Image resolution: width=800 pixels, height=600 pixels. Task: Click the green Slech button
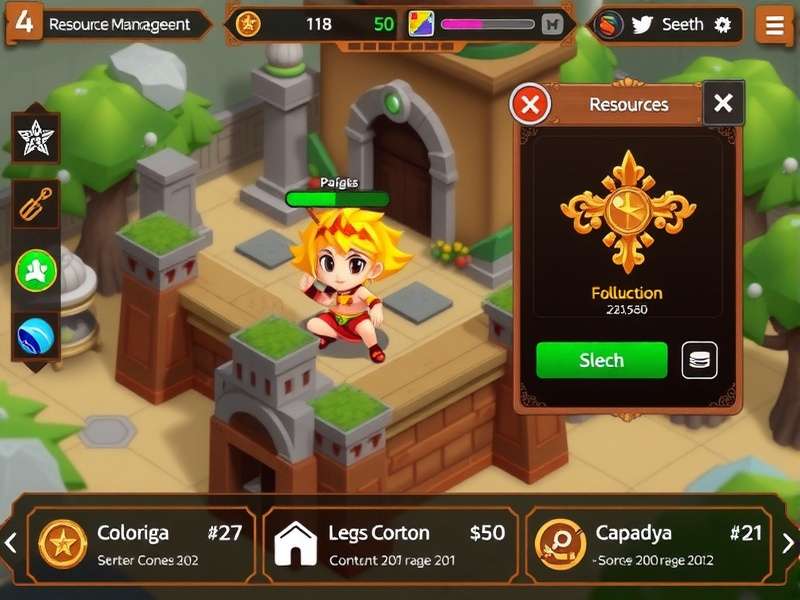click(601, 360)
